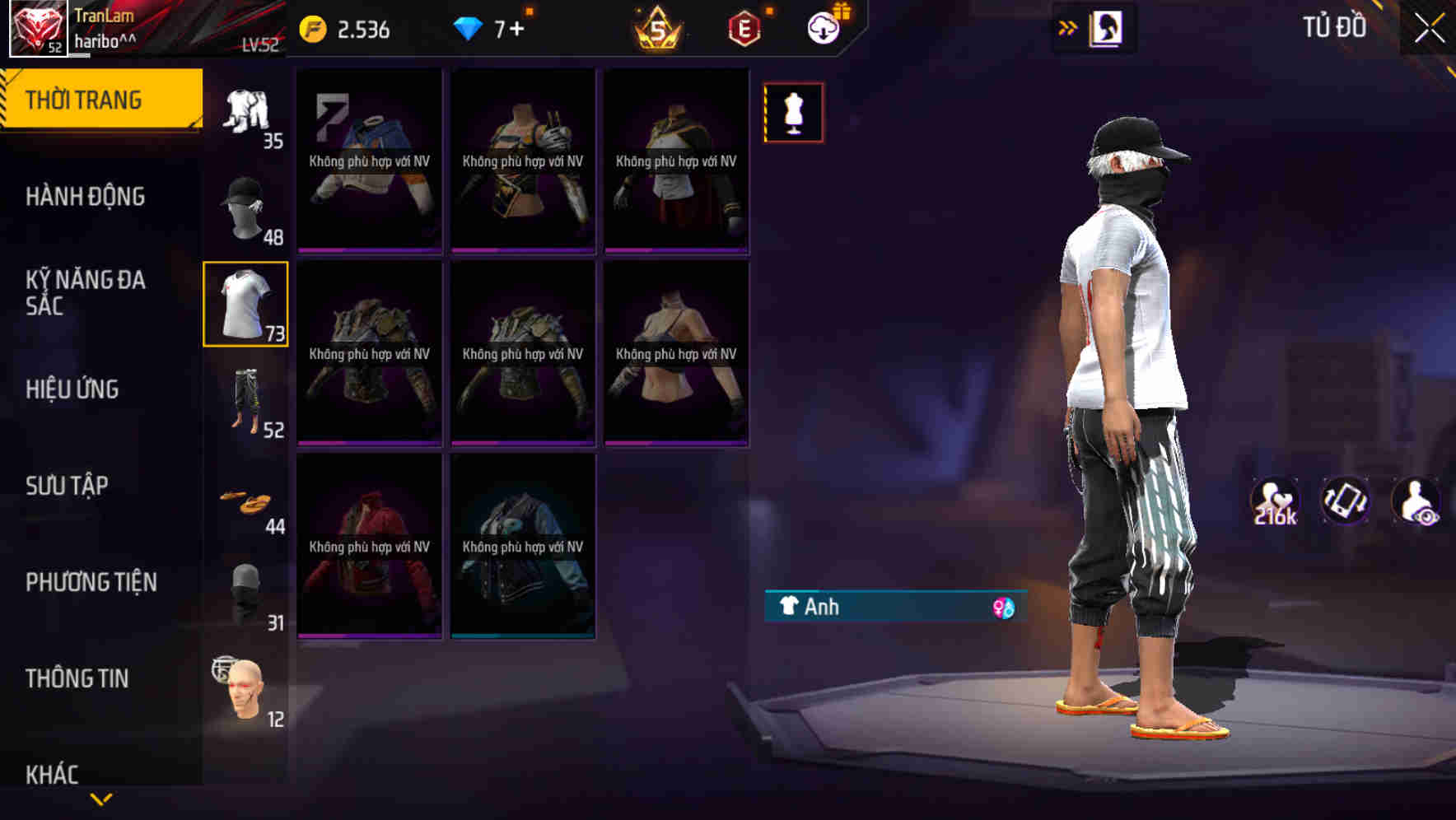Select the red hoodie item thumbnail
This screenshot has width=1456, height=820.
[x=368, y=545]
